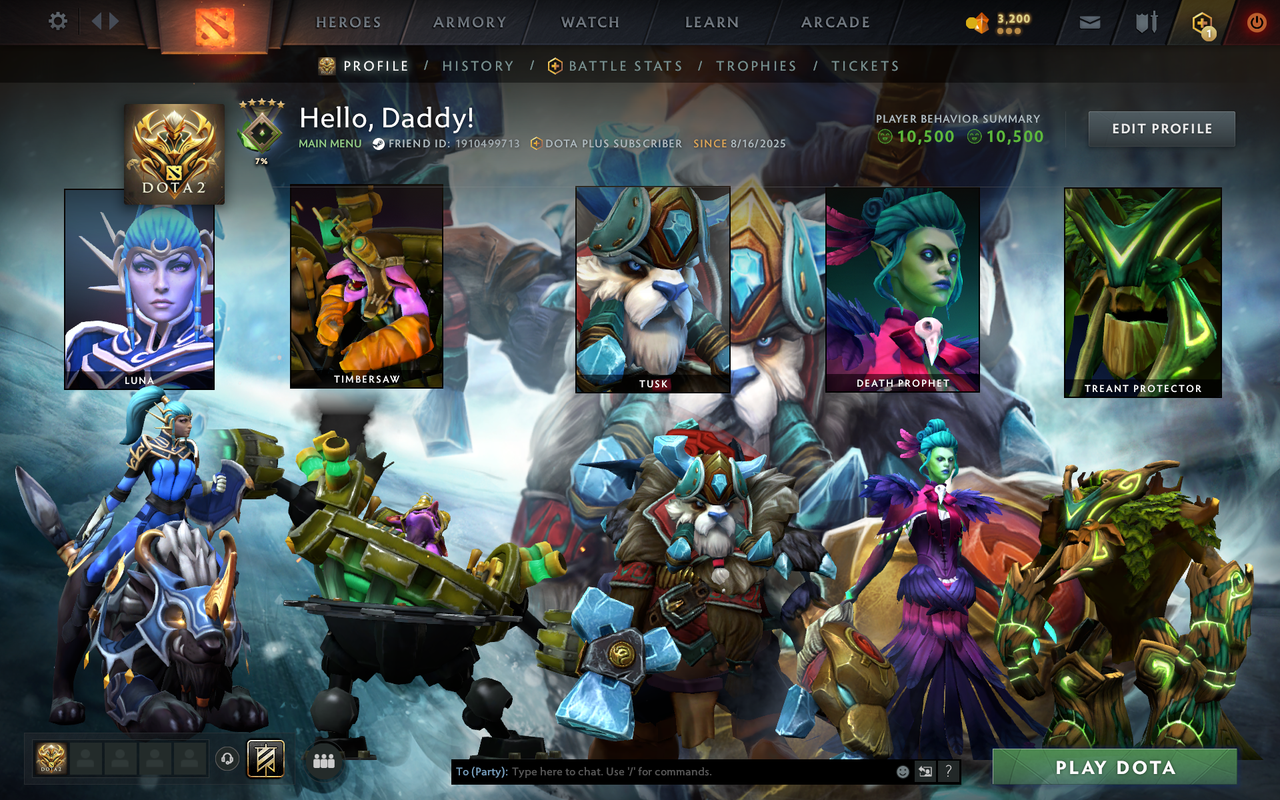This screenshot has width=1280, height=800.
Task: Toggle voice chat with the headset icon
Action: coord(225,759)
